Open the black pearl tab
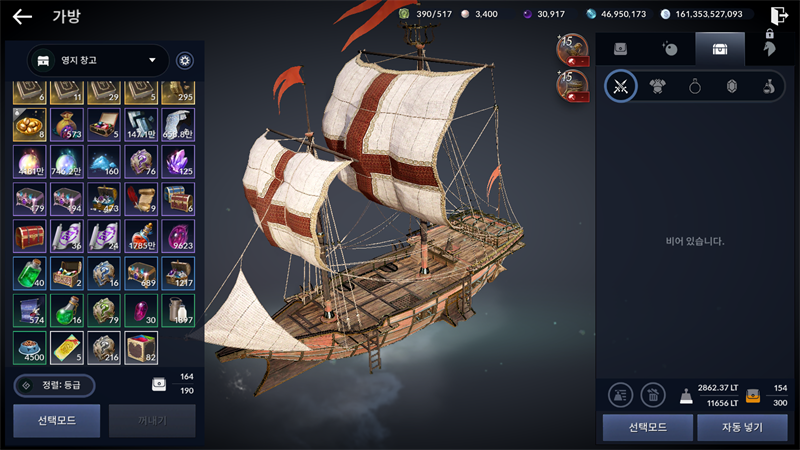The height and width of the screenshot is (450, 800). [669, 48]
